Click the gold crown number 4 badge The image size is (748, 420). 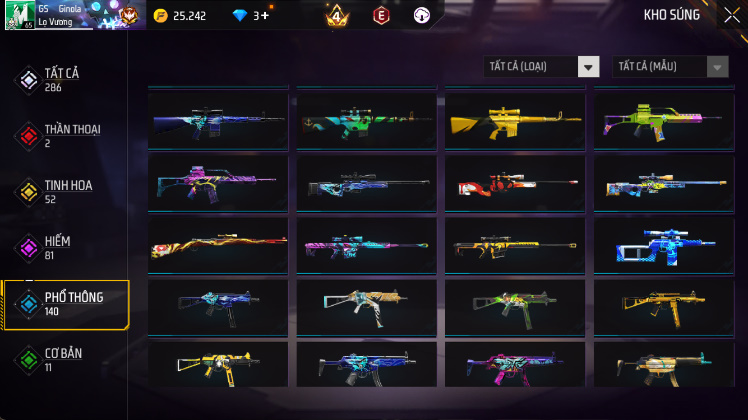click(x=336, y=16)
